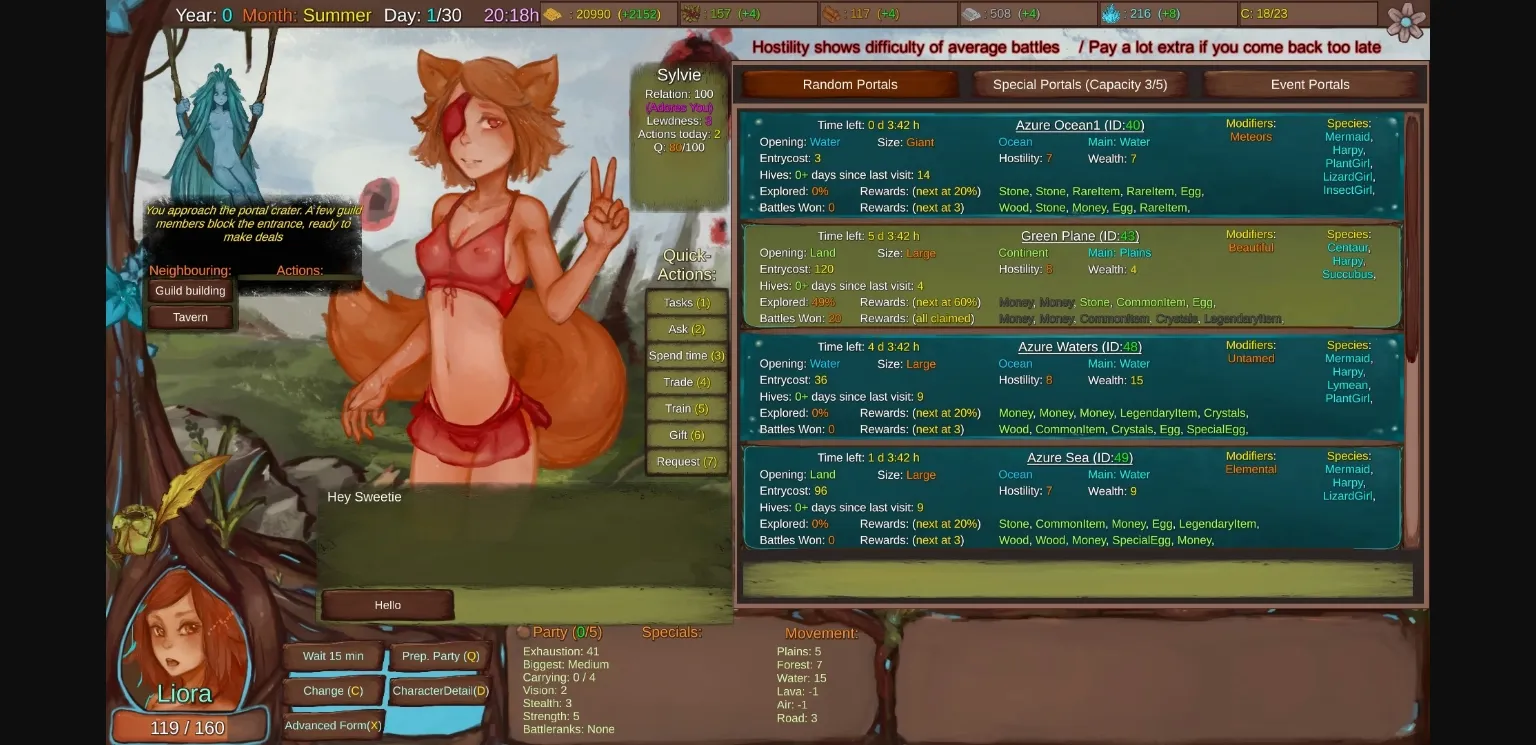The width and height of the screenshot is (1536, 745).
Task: Enter the Tavern
Action: coord(190,317)
